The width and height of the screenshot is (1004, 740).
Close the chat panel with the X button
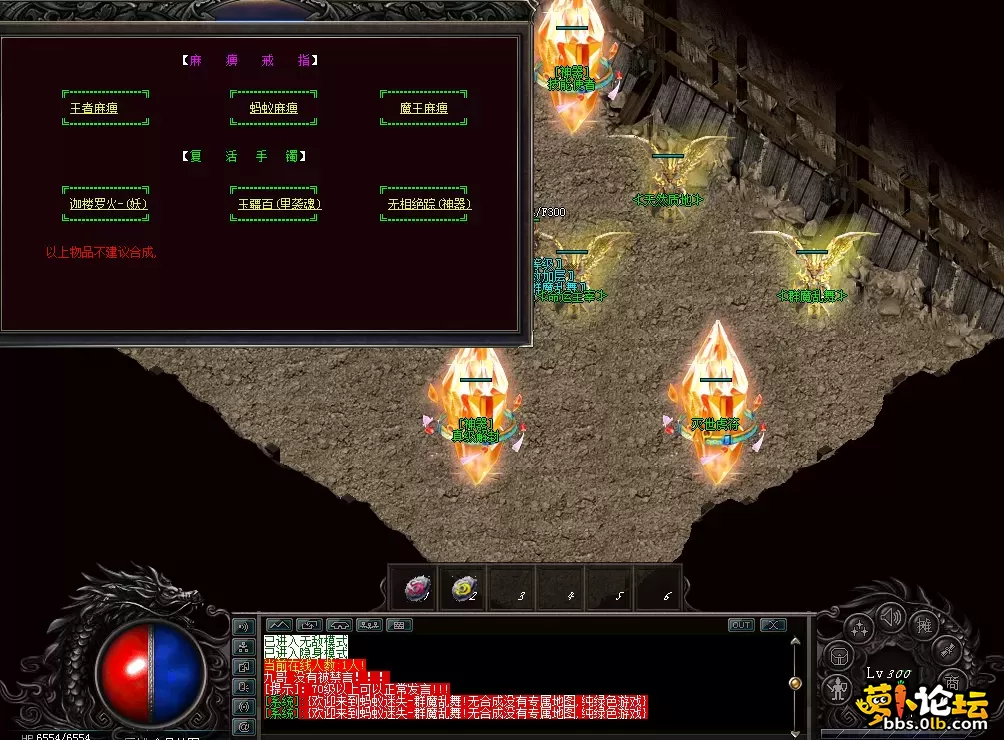tap(773, 625)
